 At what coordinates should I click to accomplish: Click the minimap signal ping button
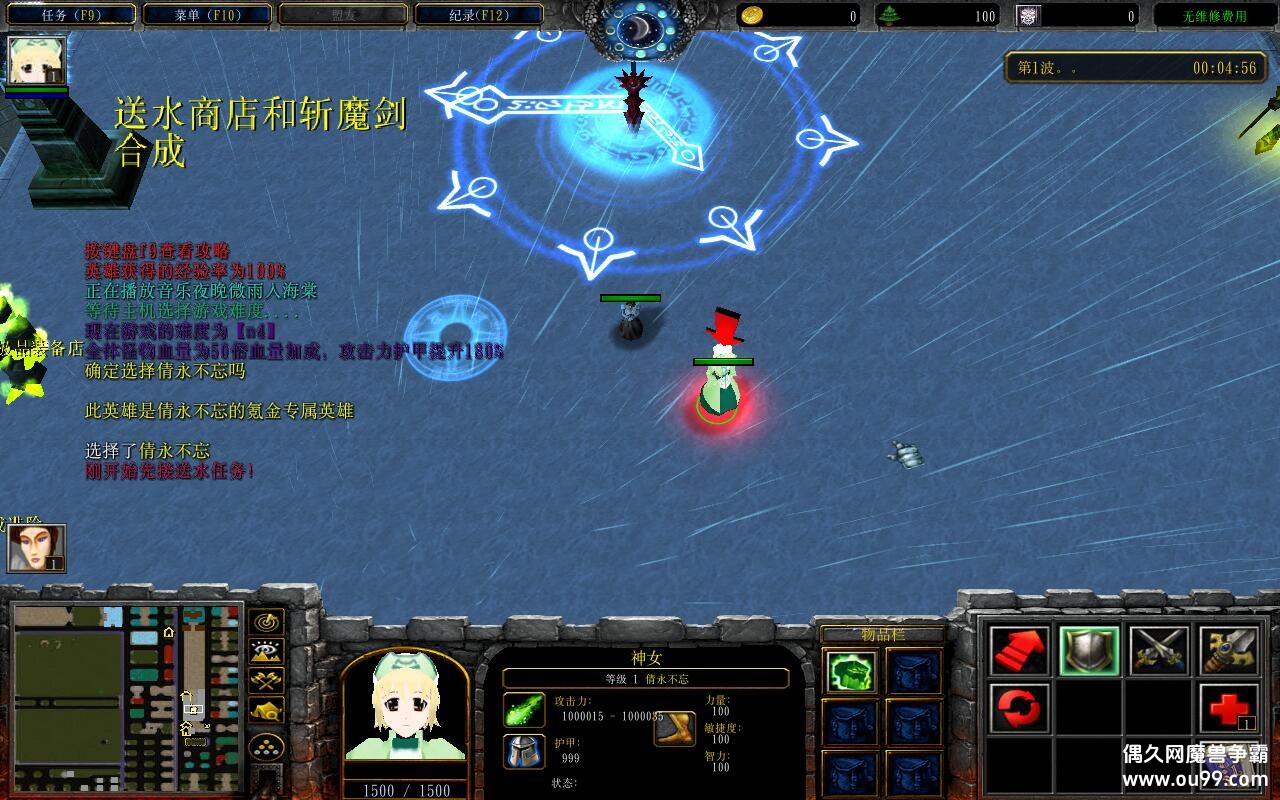pos(266,622)
